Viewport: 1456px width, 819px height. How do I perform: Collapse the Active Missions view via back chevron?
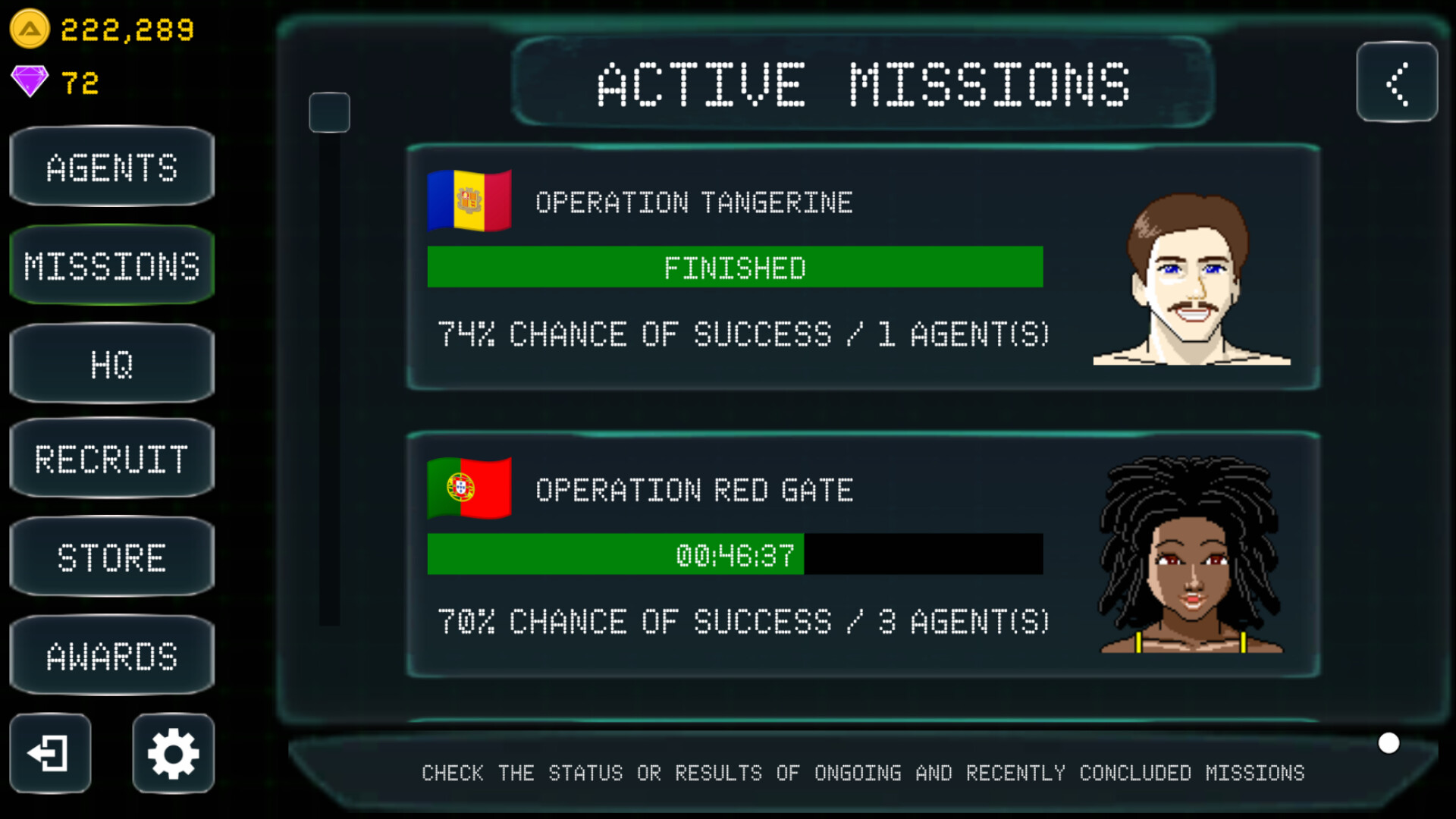coord(1398,83)
